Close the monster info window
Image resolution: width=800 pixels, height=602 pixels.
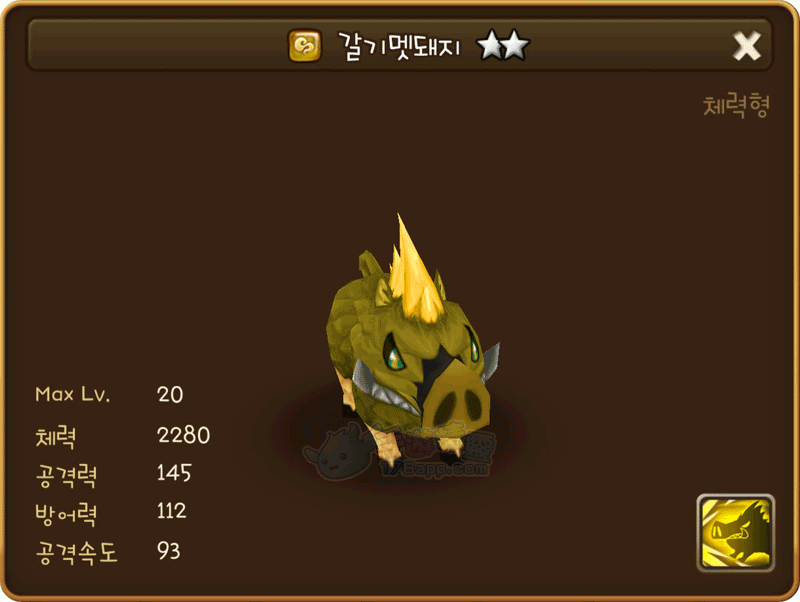click(x=747, y=45)
